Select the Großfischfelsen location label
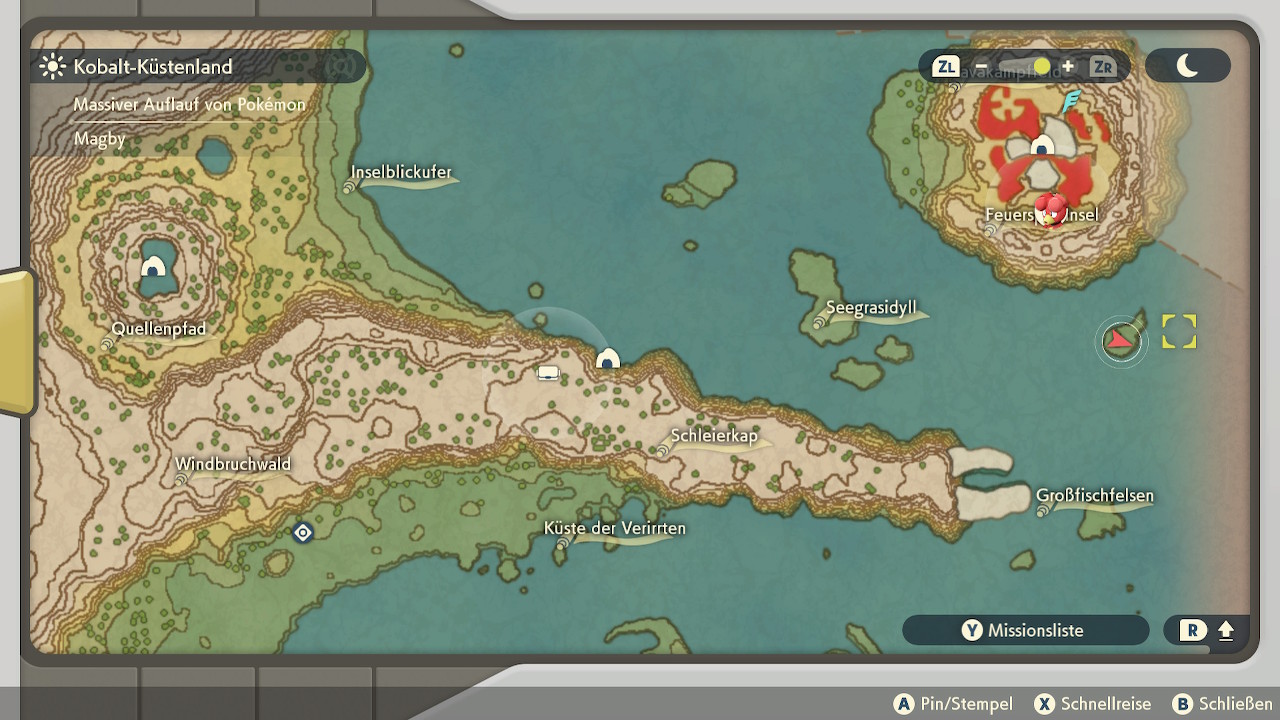The width and height of the screenshot is (1280, 720). pyautogui.click(x=1095, y=496)
